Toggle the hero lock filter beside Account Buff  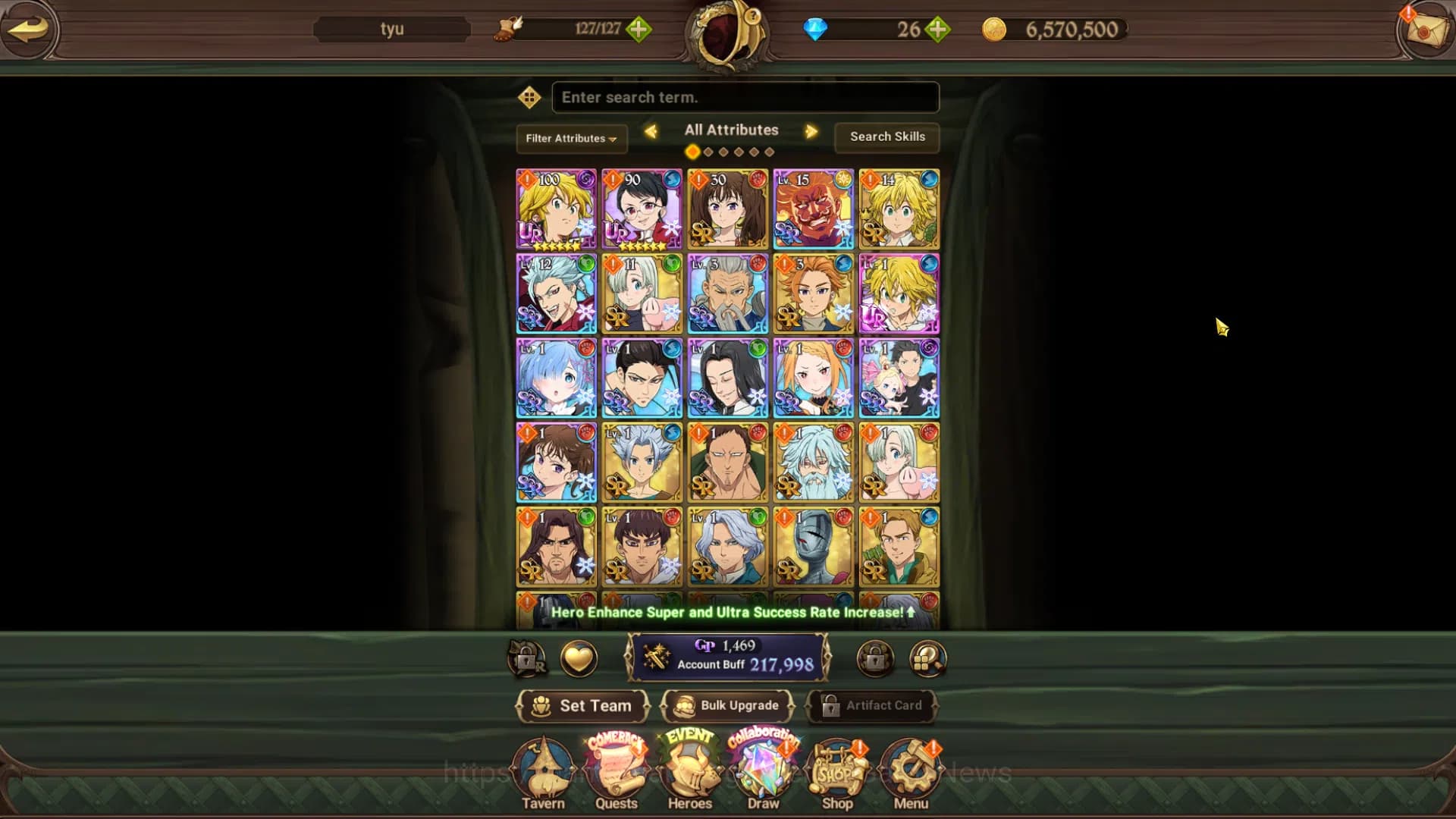(874, 659)
